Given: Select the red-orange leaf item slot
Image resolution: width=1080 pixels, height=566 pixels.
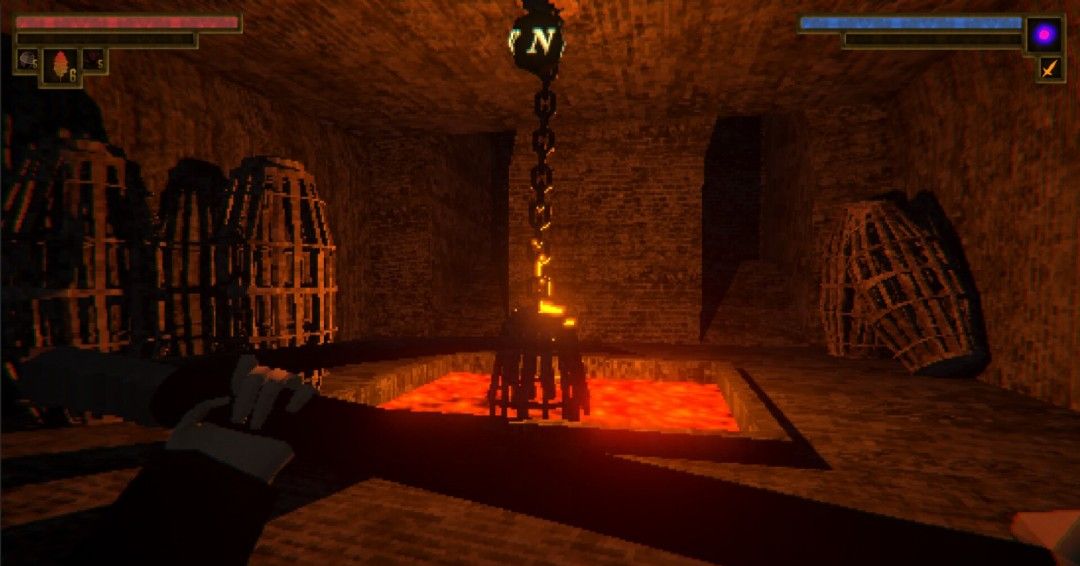Looking at the screenshot, I should pos(60,66).
